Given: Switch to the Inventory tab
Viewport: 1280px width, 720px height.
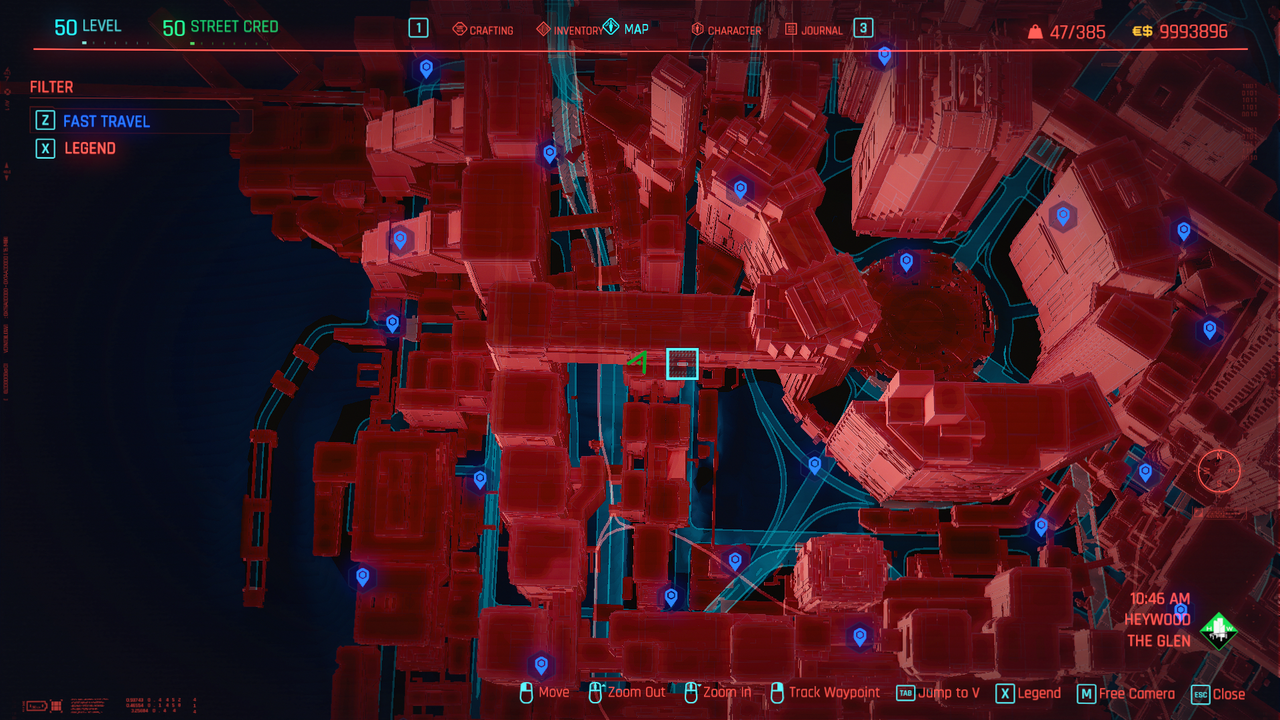Looking at the screenshot, I should (x=570, y=30).
